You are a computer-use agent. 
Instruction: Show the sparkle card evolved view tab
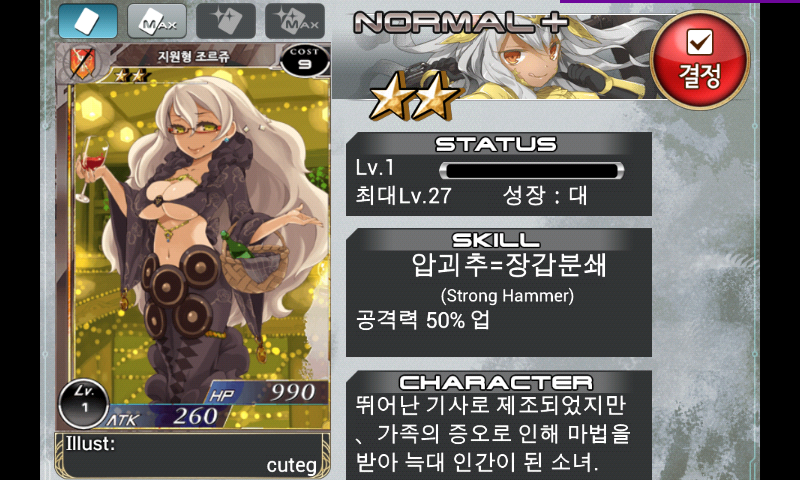[x=225, y=21]
